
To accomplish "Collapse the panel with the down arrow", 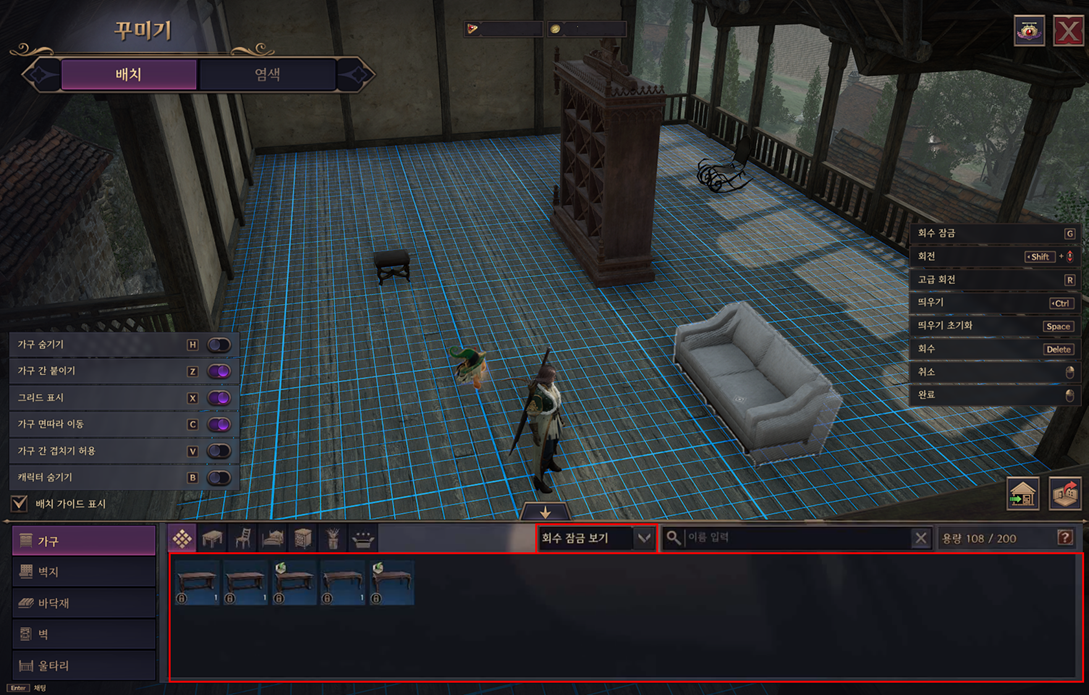I will click(545, 511).
